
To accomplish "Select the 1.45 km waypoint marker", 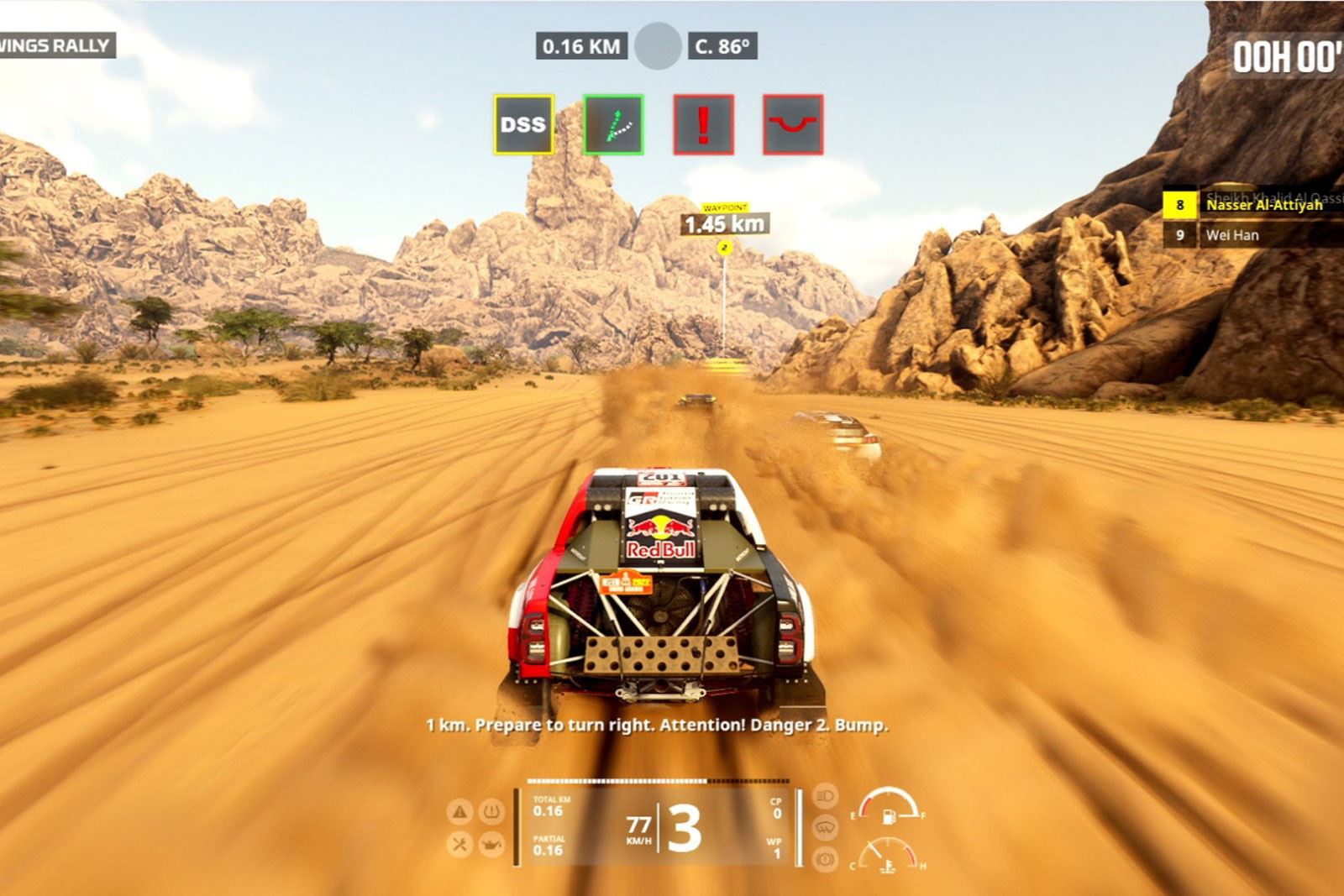I will pyautogui.click(x=724, y=224).
